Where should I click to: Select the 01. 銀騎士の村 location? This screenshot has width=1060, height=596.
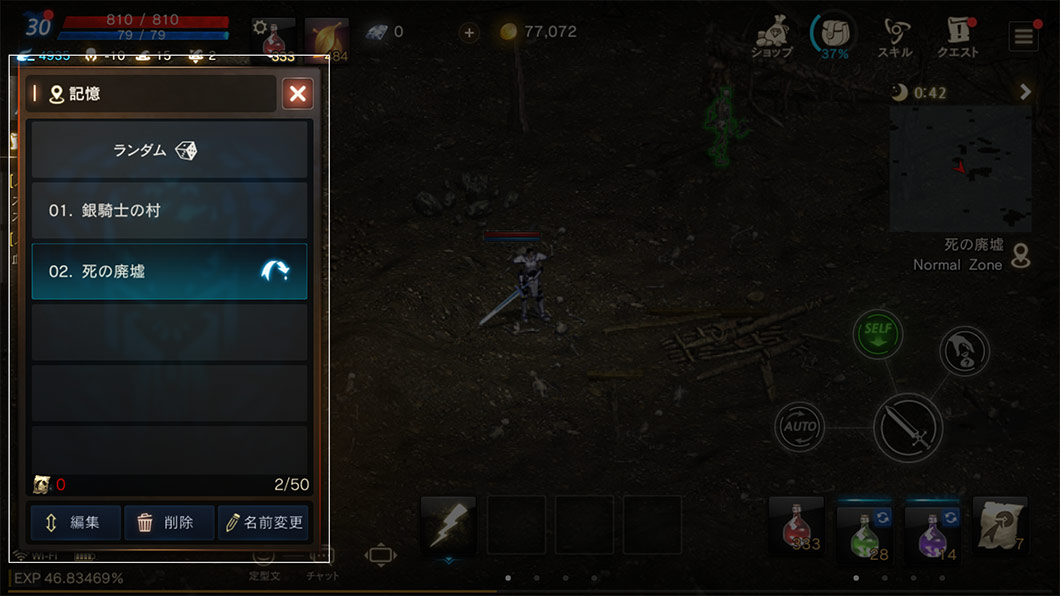[169, 211]
